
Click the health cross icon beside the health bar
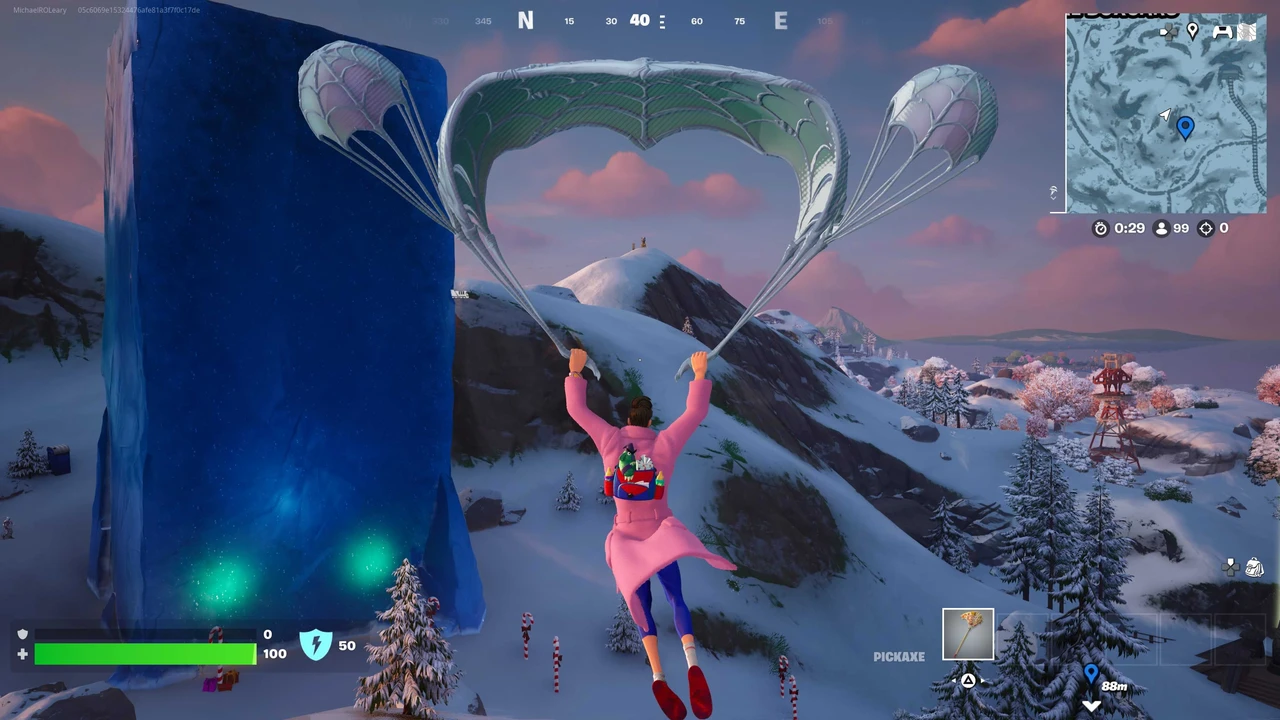pyautogui.click(x=22, y=654)
